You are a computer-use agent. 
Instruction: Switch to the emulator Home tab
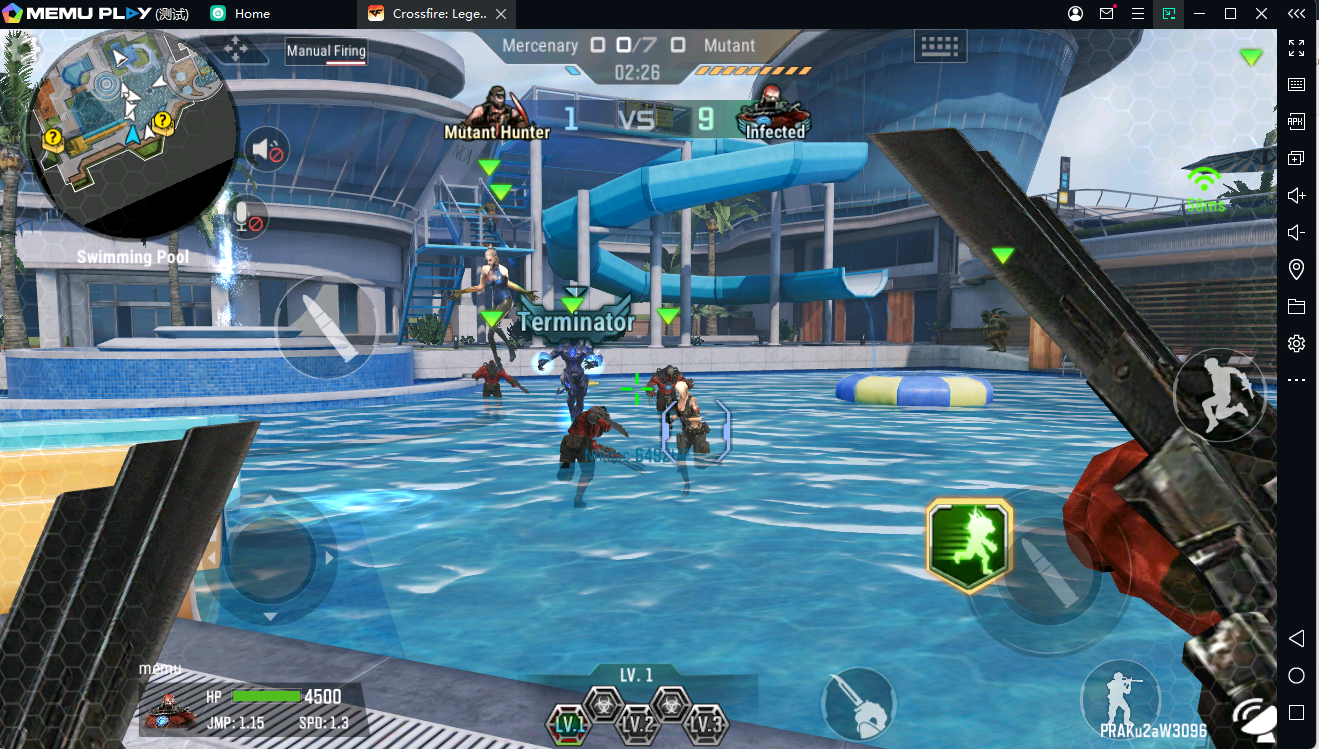coord(241,14)
